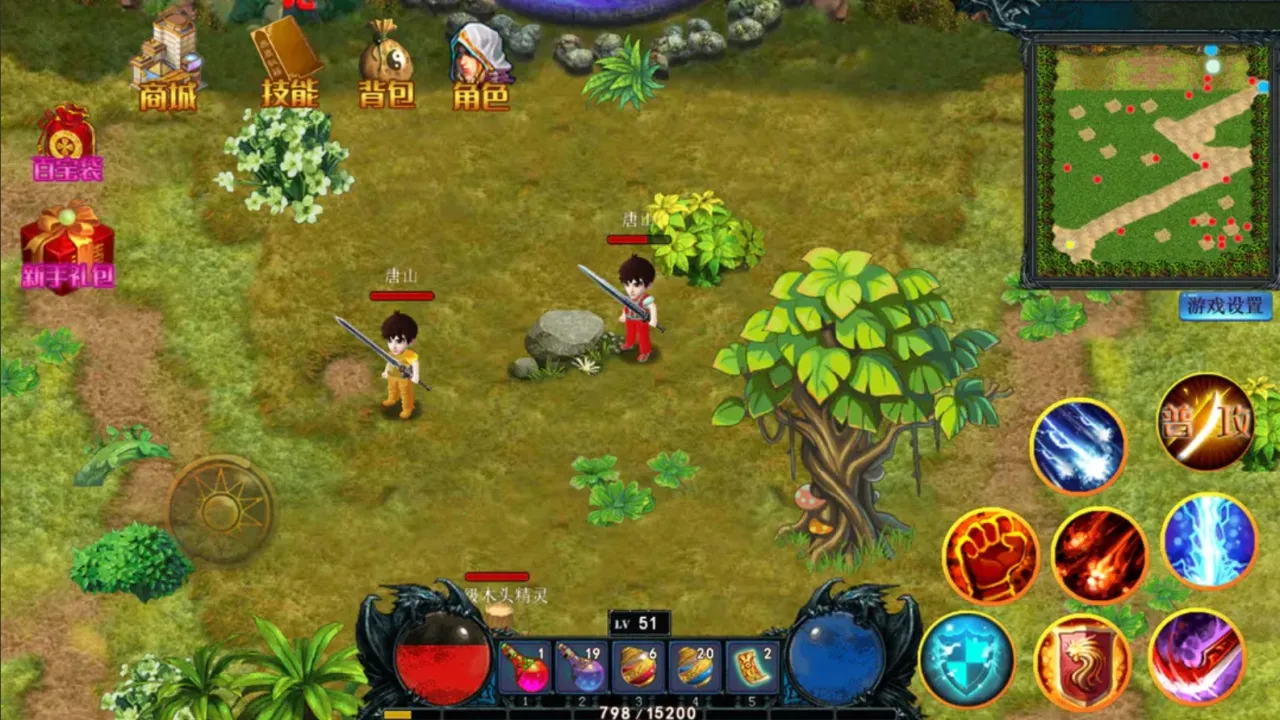This screenshot has width=1280, height=720.
Task: Cast the blue lightning pillar skill
Action: [1208, 541]
